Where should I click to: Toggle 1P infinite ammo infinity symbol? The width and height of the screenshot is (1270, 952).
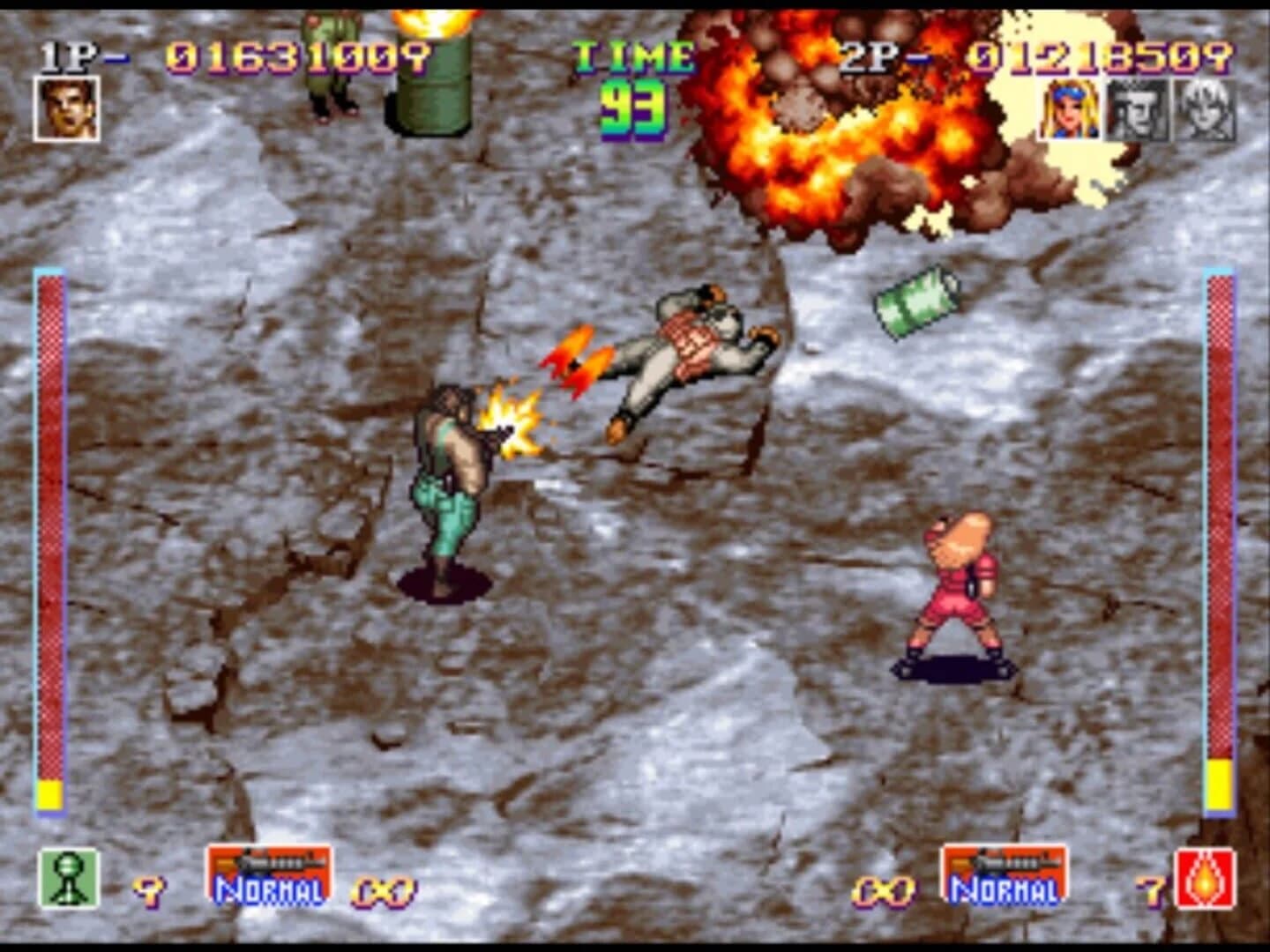(381, 890)
